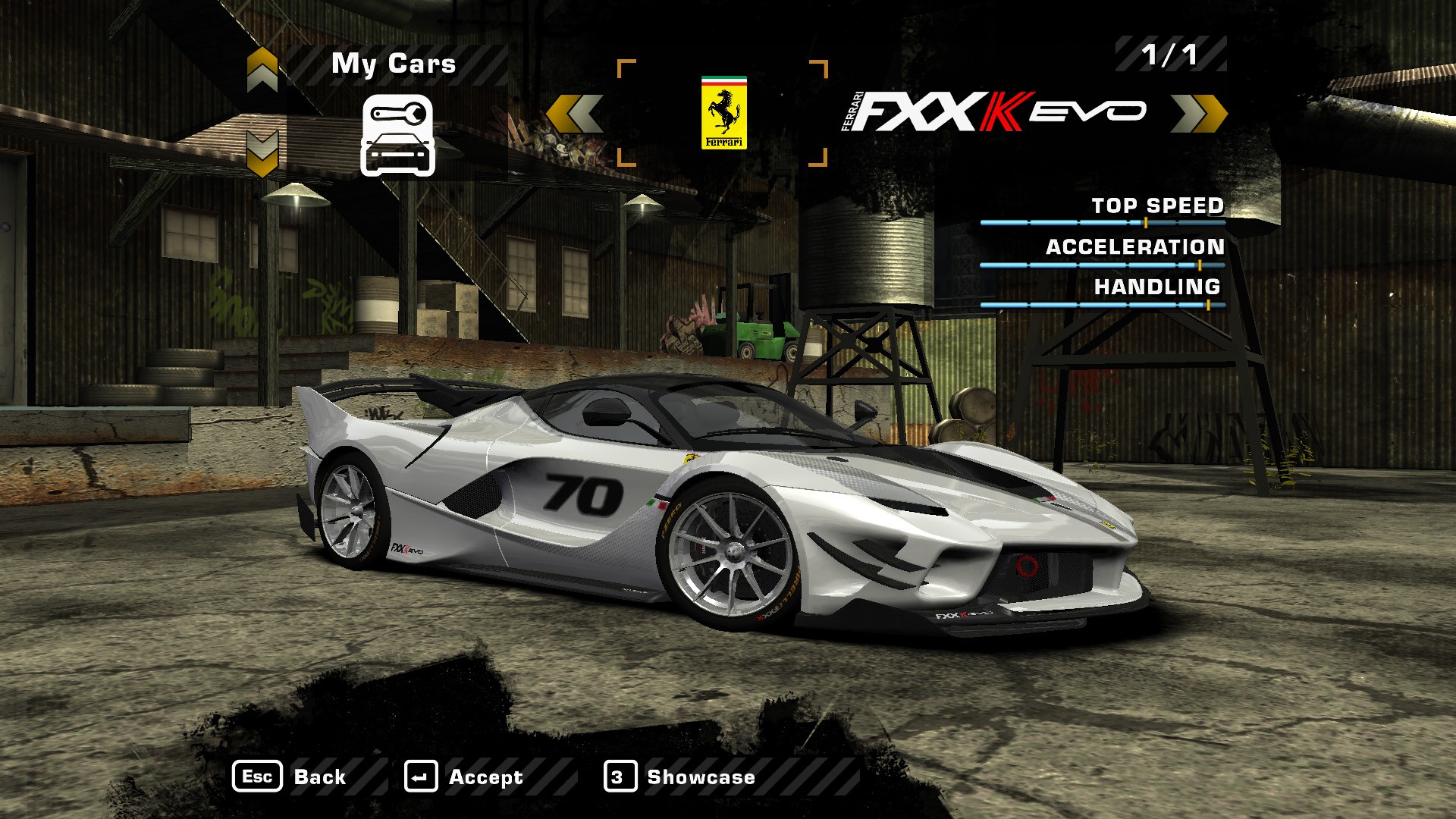The height and width of the screenshot is (819, 1456).
Task: Click the up chevron beside My Cars
Action: click(x=262, y=69)
